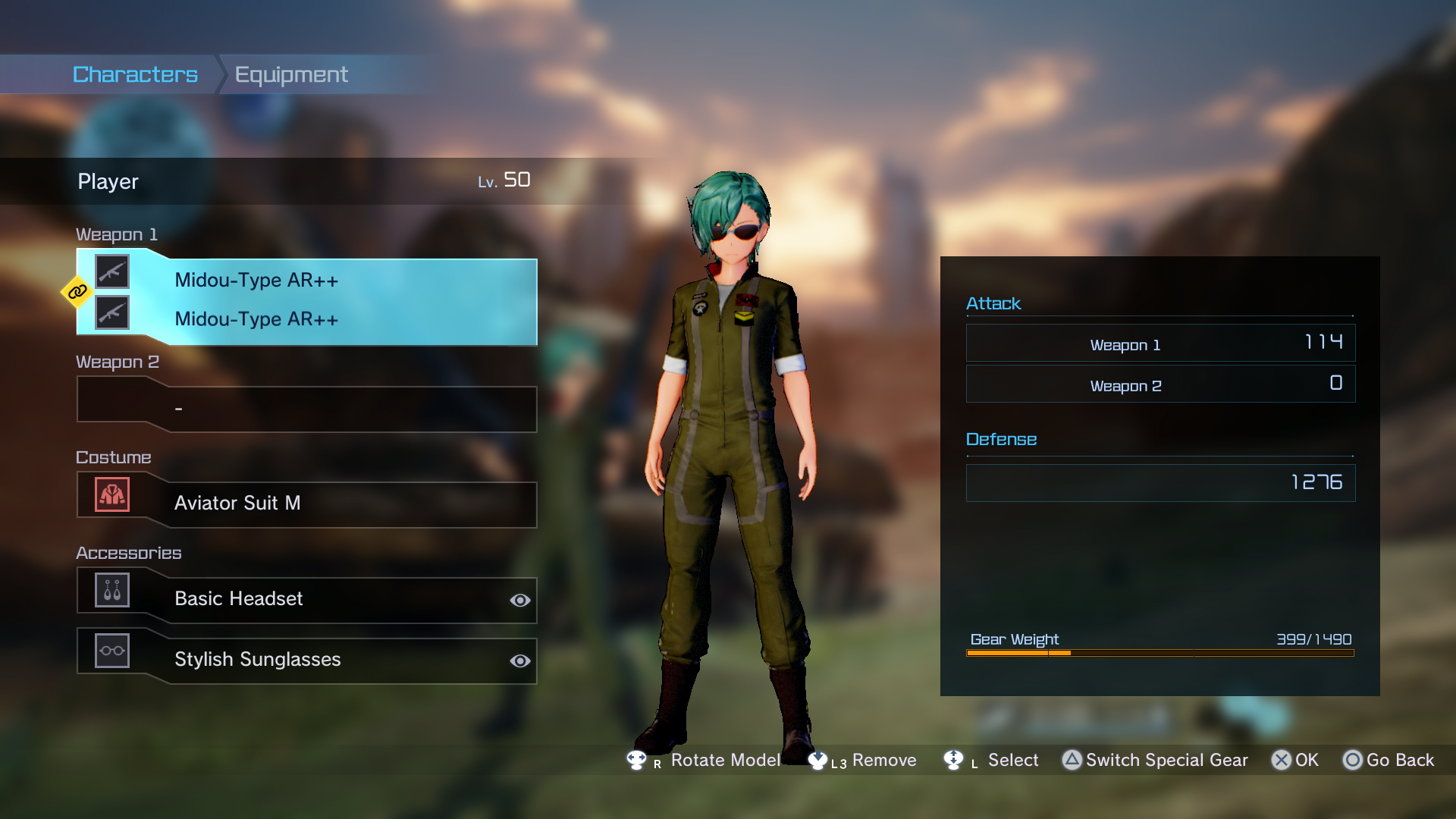
Task: Switch to the Characters tab
Action: tap(134, 74)
